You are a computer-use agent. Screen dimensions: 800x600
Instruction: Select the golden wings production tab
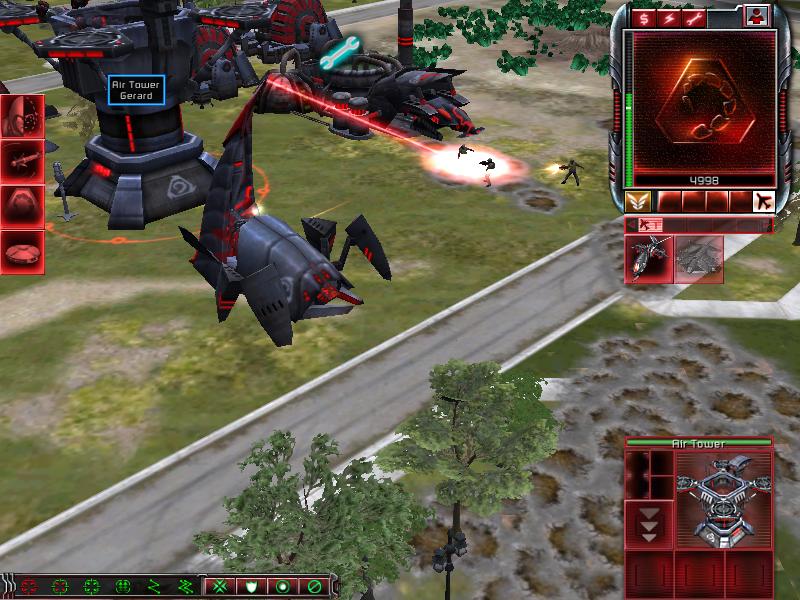[x=638, y=202]
